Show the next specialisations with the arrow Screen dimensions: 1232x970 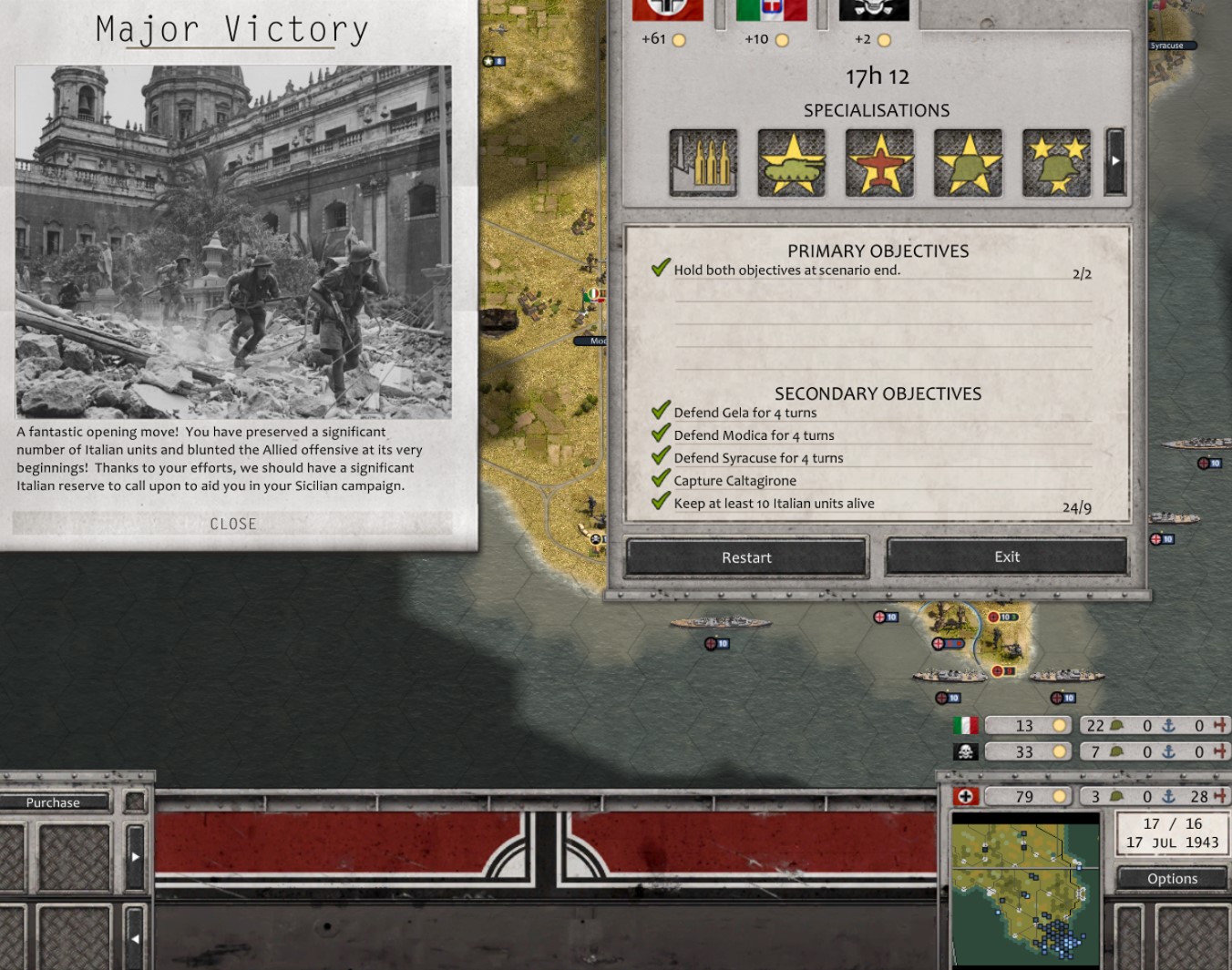pyautogui.click(x=1115, y=161)
